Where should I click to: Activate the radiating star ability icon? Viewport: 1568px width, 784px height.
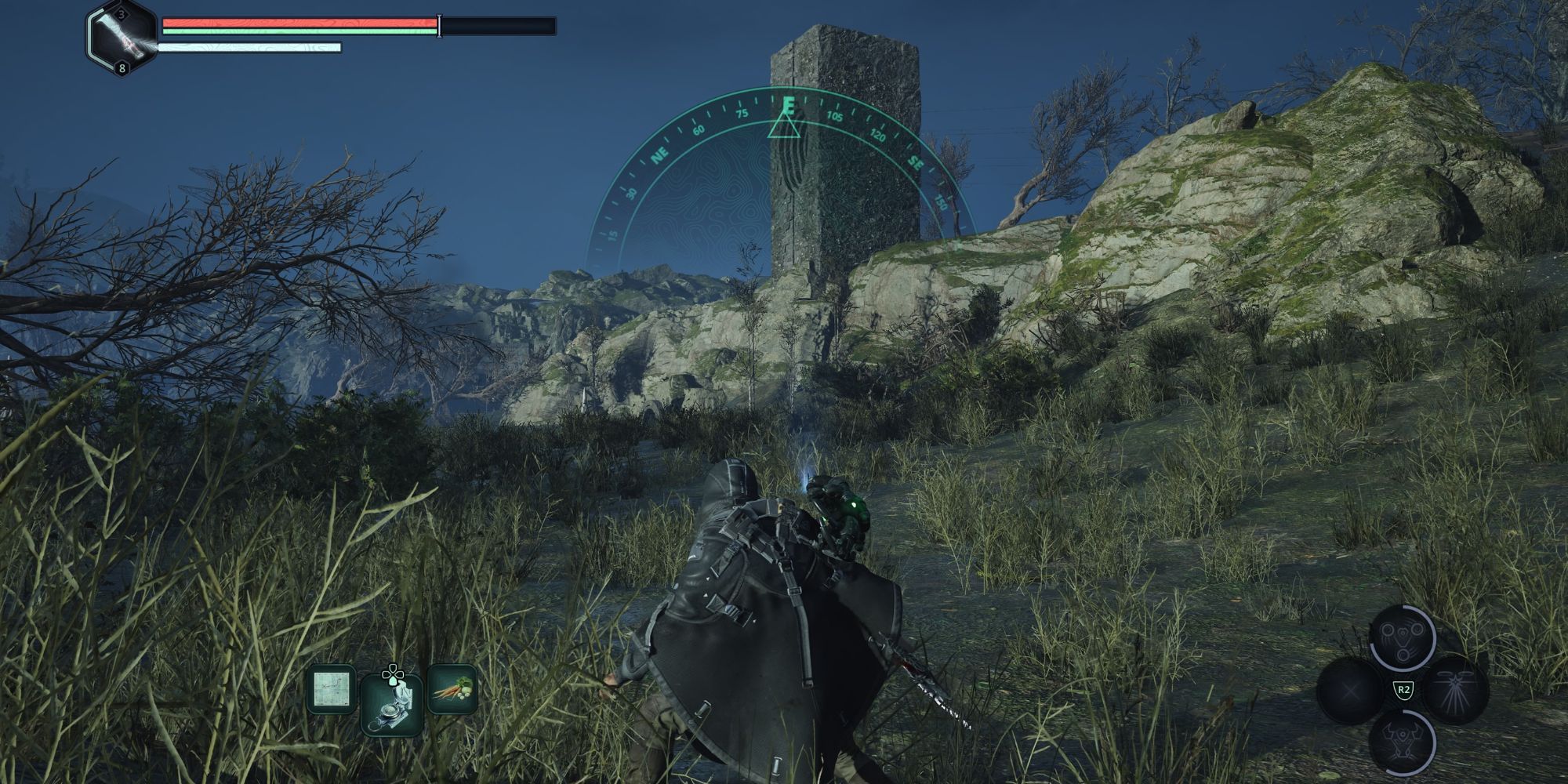pos(1456,690)
